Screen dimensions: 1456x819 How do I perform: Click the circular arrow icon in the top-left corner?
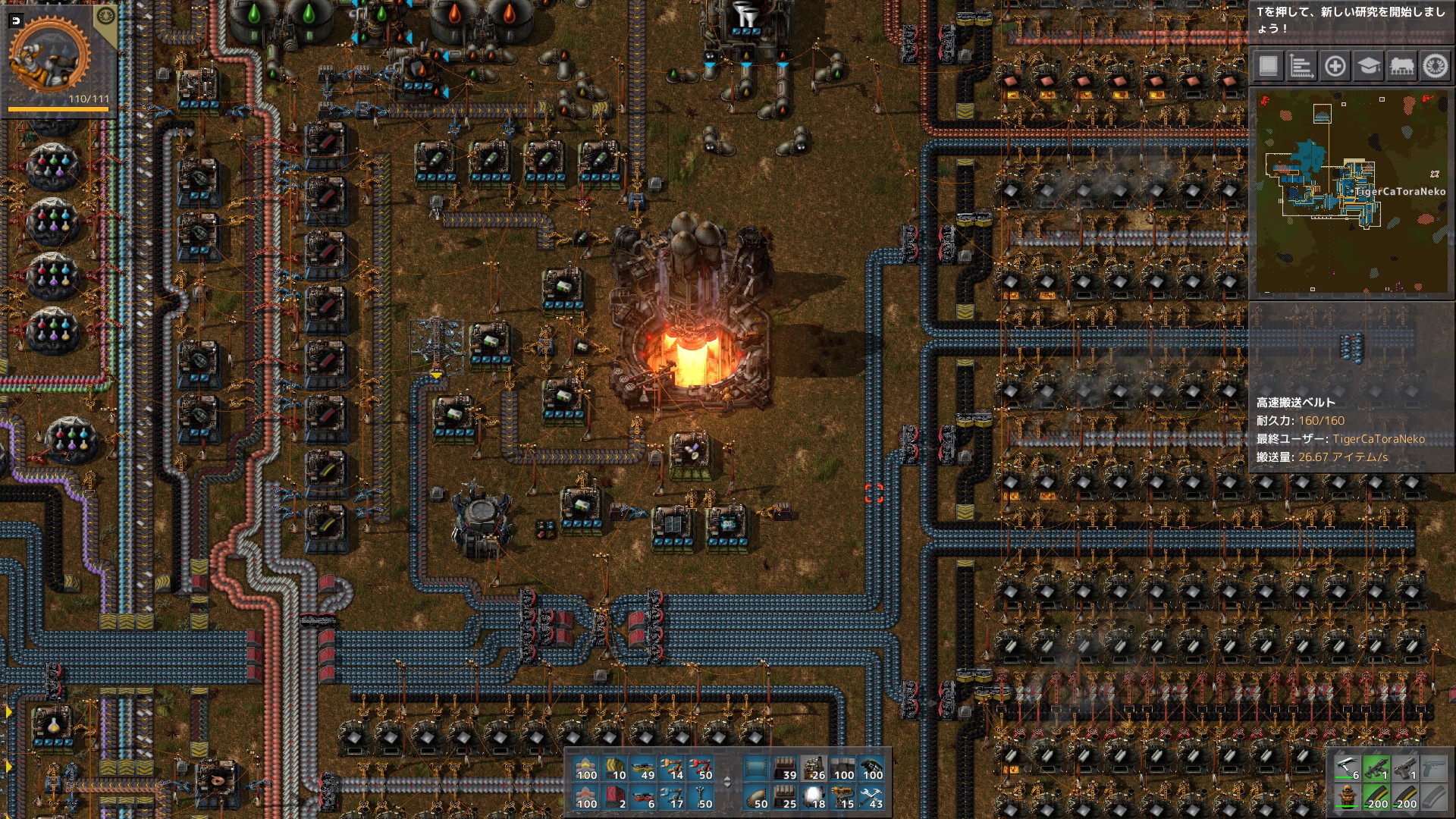(15, 21)
